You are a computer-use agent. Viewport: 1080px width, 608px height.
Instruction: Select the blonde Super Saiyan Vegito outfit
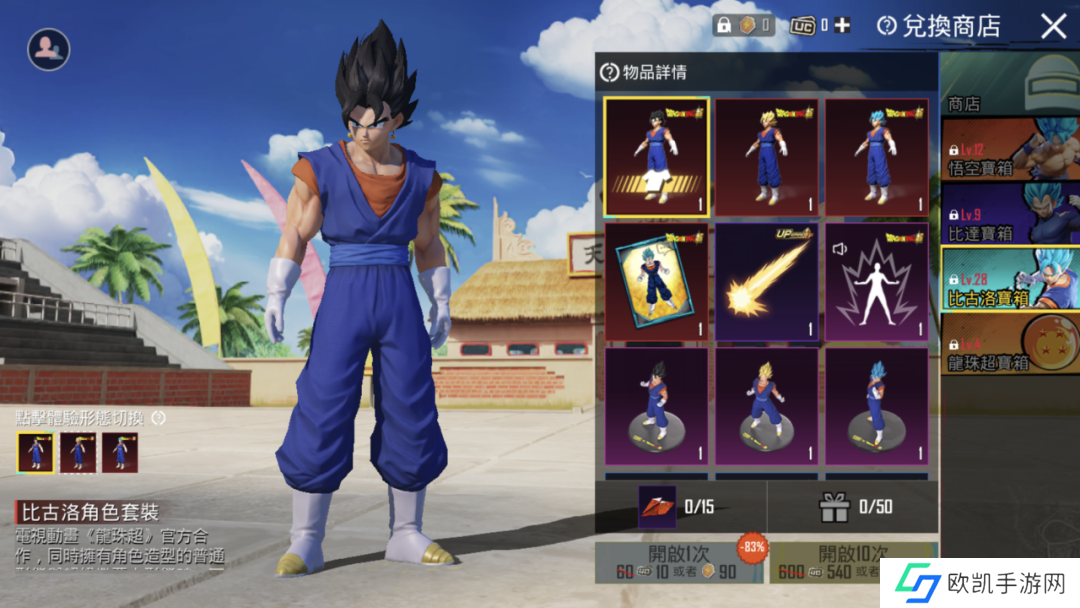tap(767, 156)
